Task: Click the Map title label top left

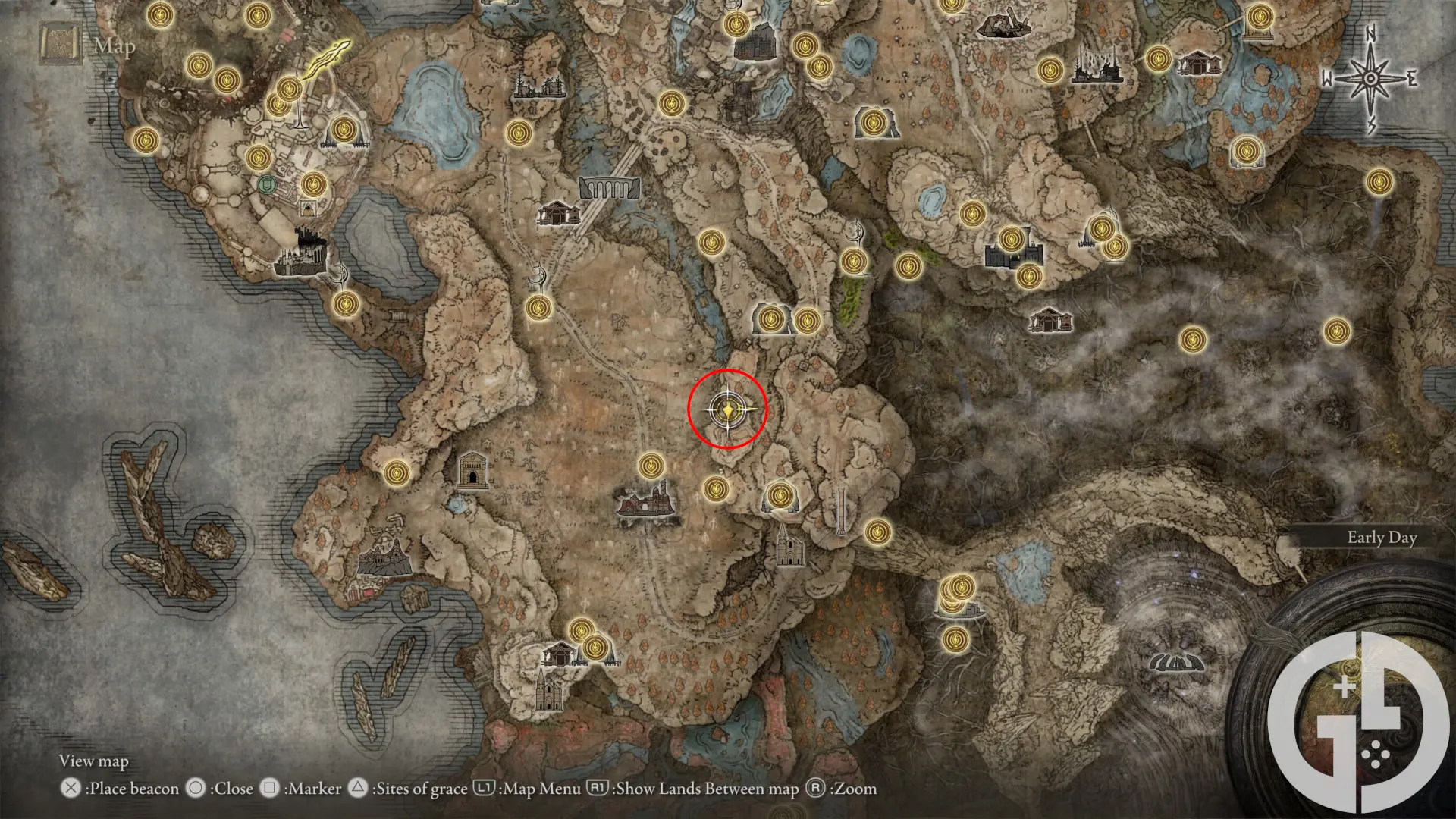Action: click(x=114, y=48)
